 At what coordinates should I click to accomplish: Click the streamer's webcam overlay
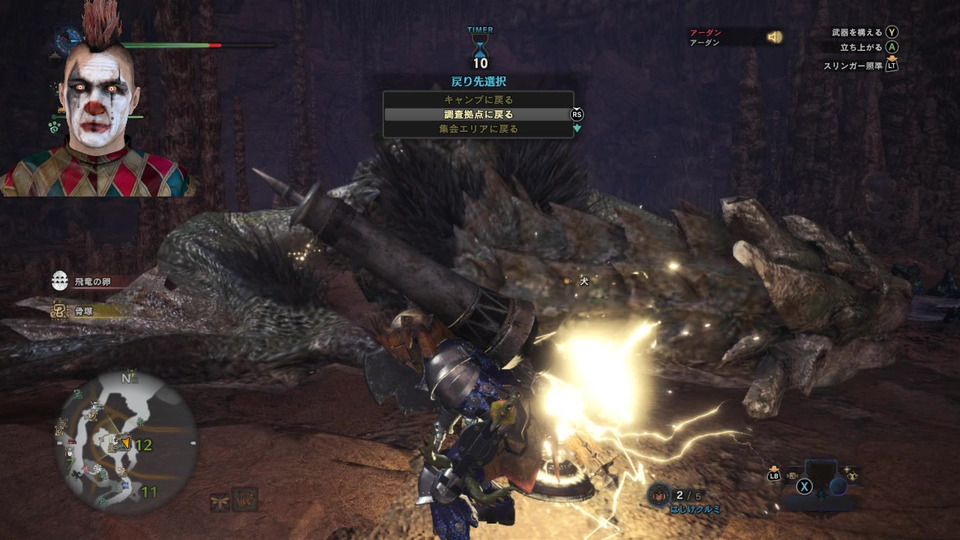click(x=96, y=100)
